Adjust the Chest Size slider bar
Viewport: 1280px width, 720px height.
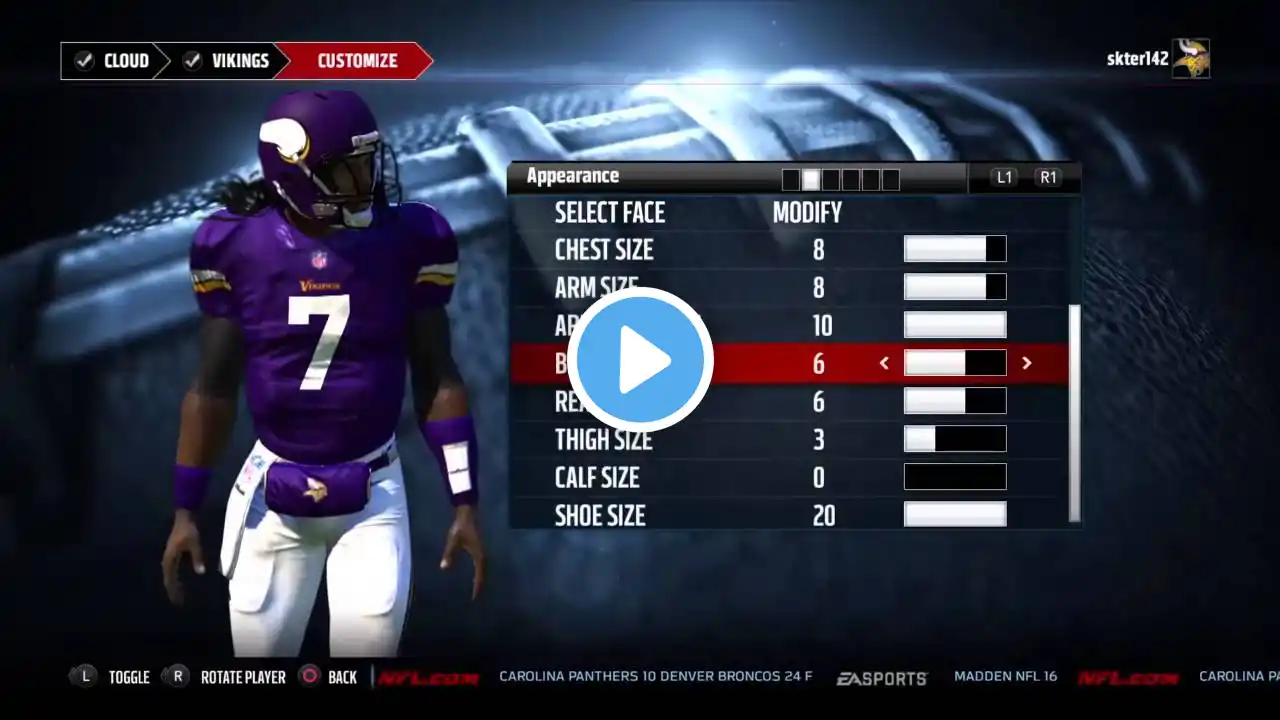coord(955,249)
